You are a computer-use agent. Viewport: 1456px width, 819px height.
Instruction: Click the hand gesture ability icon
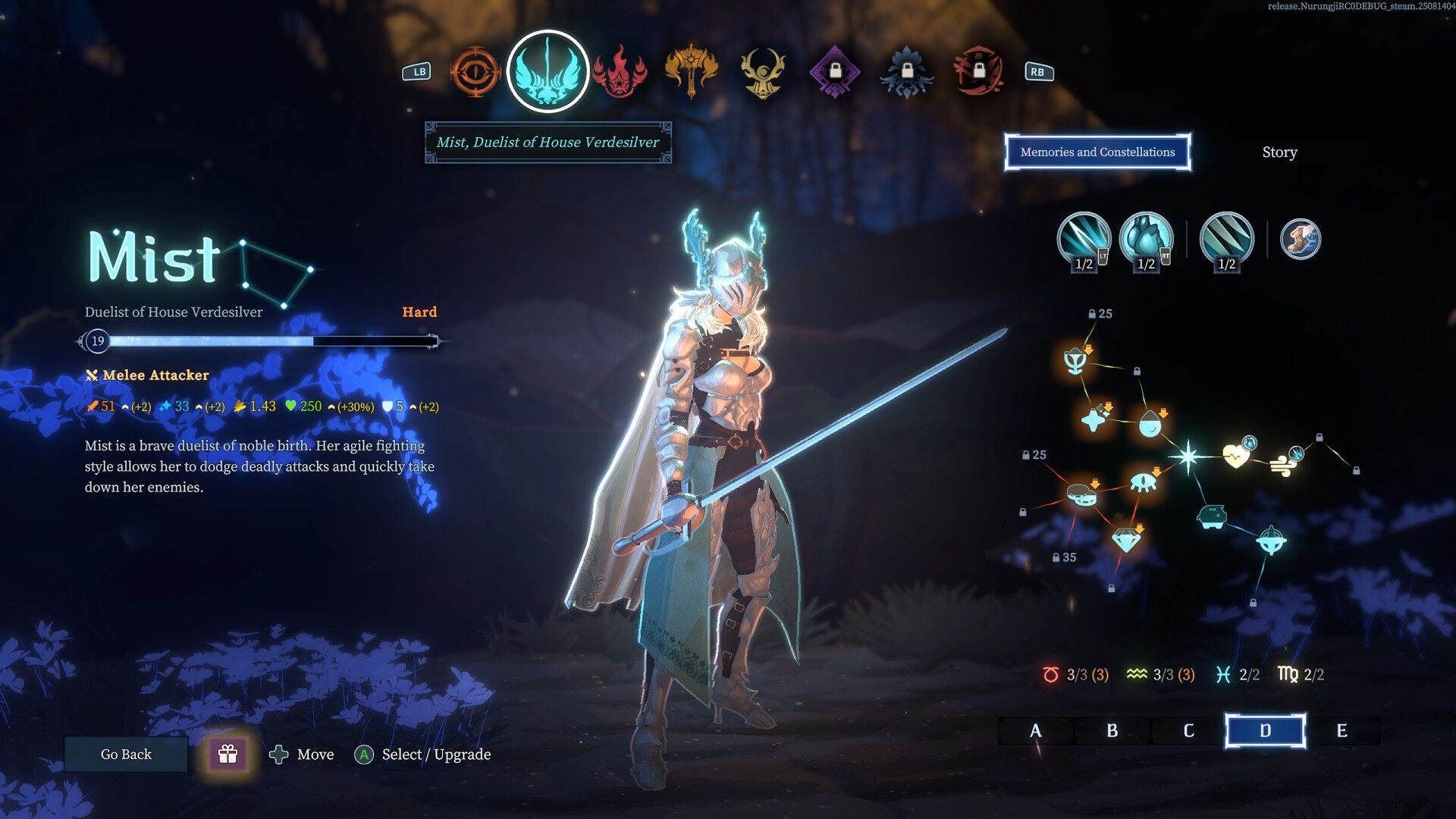tap(1301, 239)
